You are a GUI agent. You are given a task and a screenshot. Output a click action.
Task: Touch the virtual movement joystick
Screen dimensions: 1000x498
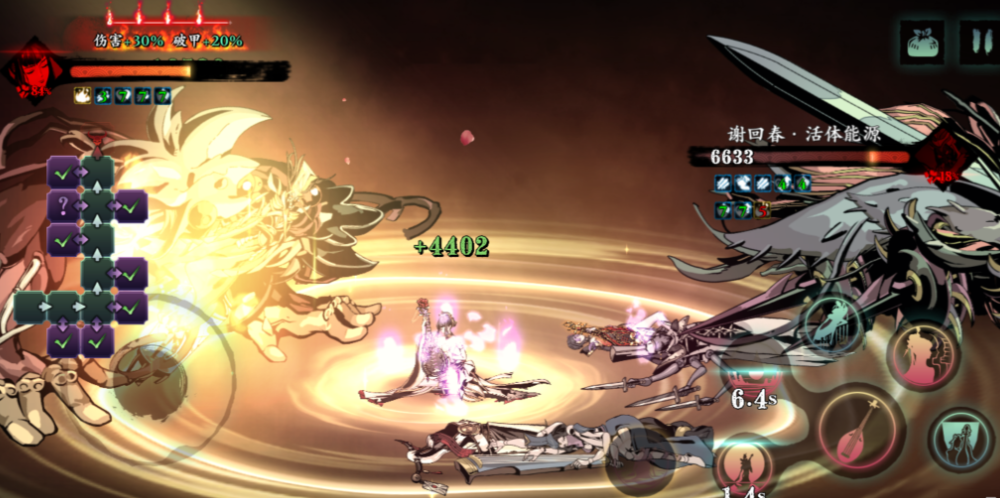click(150, 385)
